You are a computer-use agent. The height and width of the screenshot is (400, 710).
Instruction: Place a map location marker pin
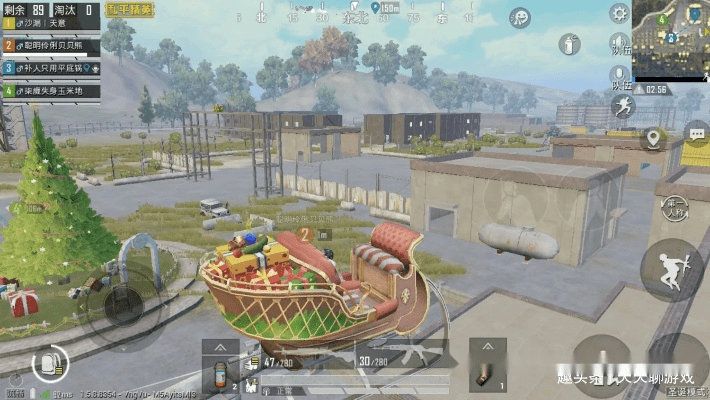click(654, 138)
